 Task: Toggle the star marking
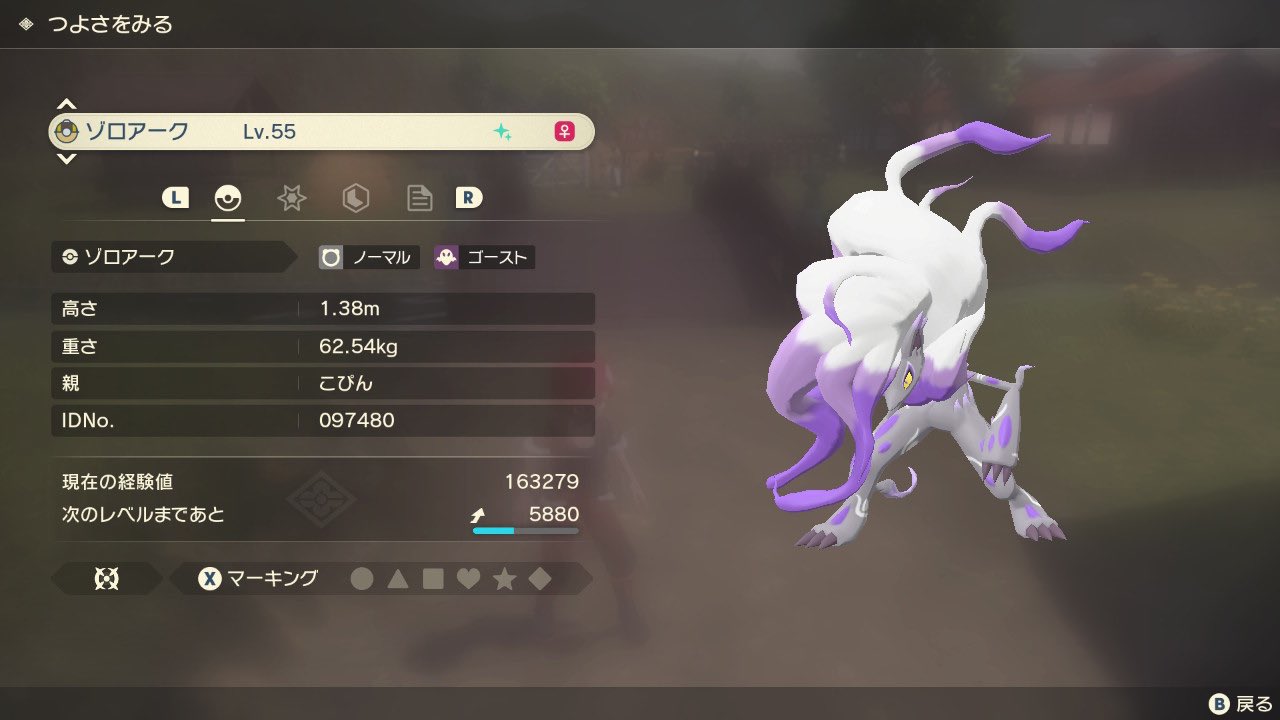pos(505,578)
